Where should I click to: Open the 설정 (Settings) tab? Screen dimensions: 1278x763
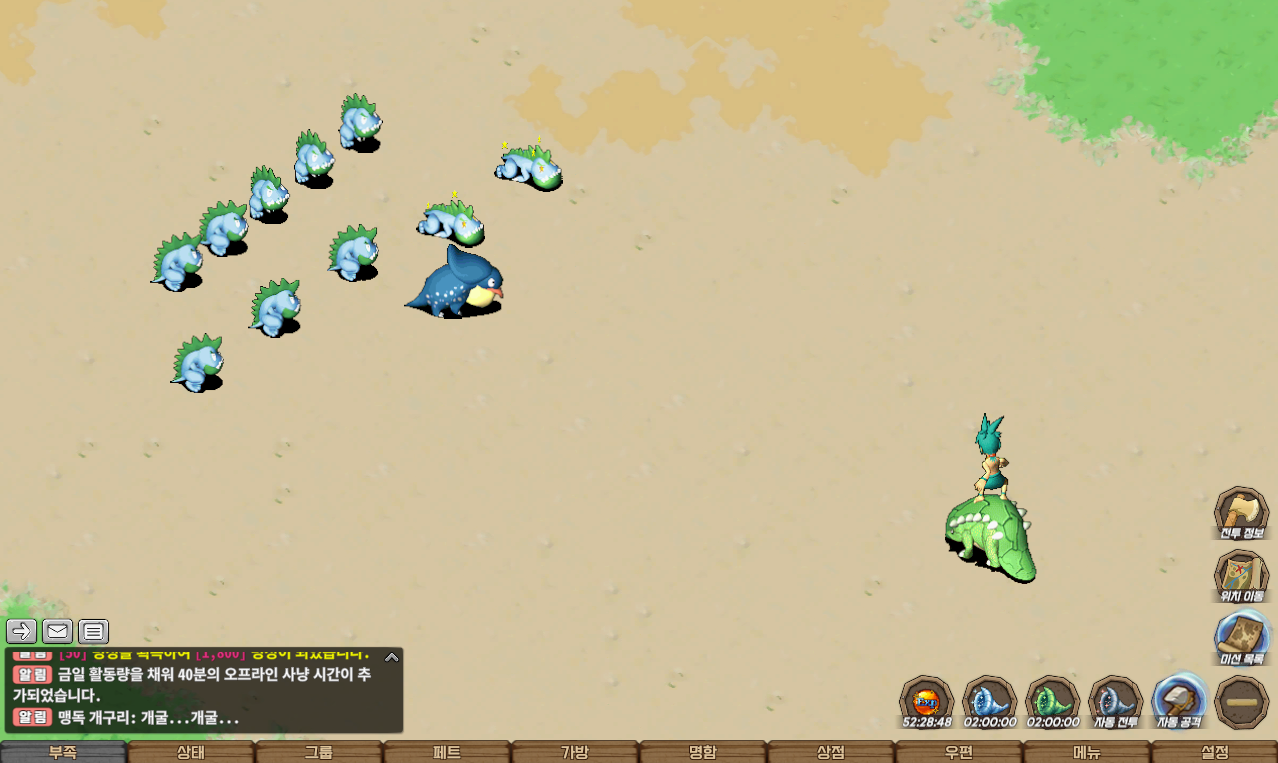pyautogui.click(x=1215, y=752)
